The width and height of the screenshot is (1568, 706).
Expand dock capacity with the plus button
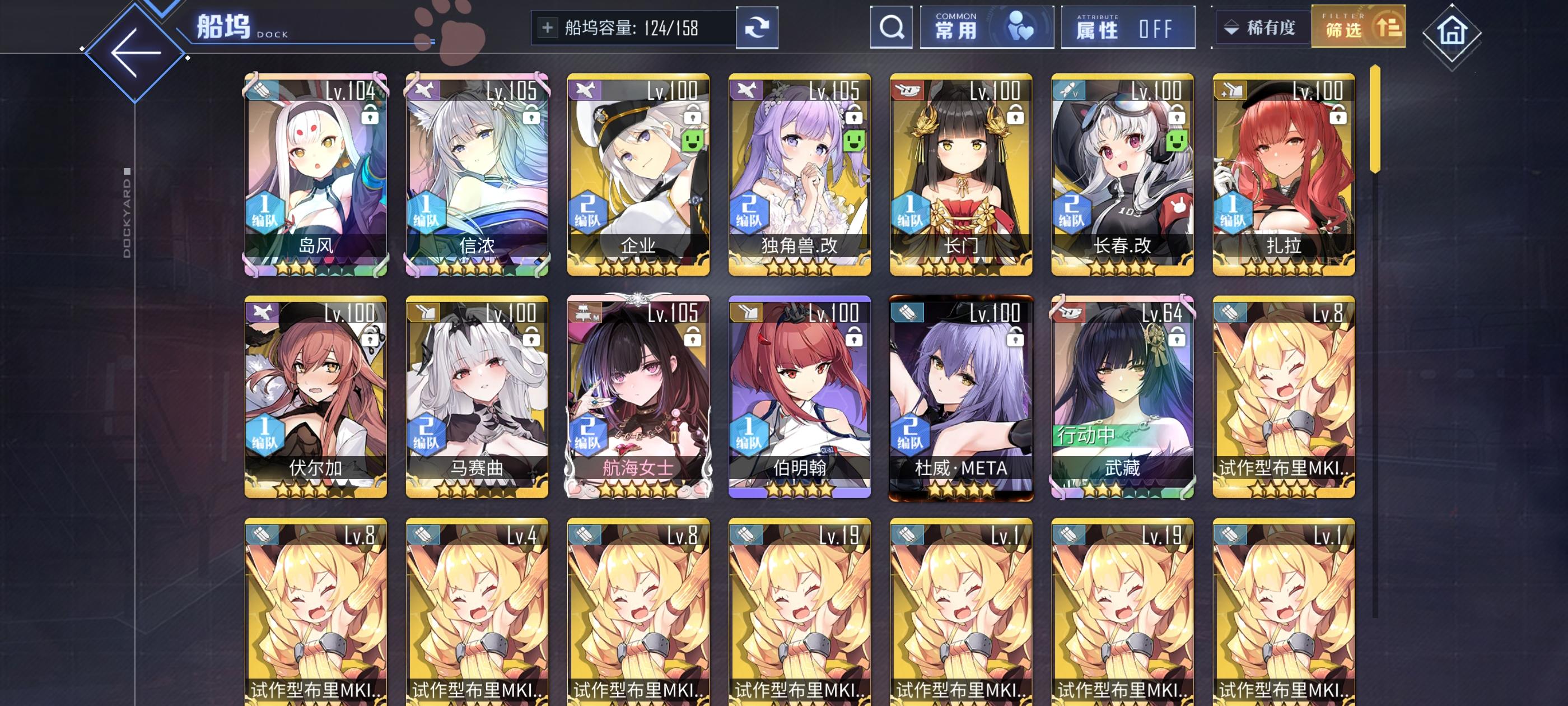548,27
